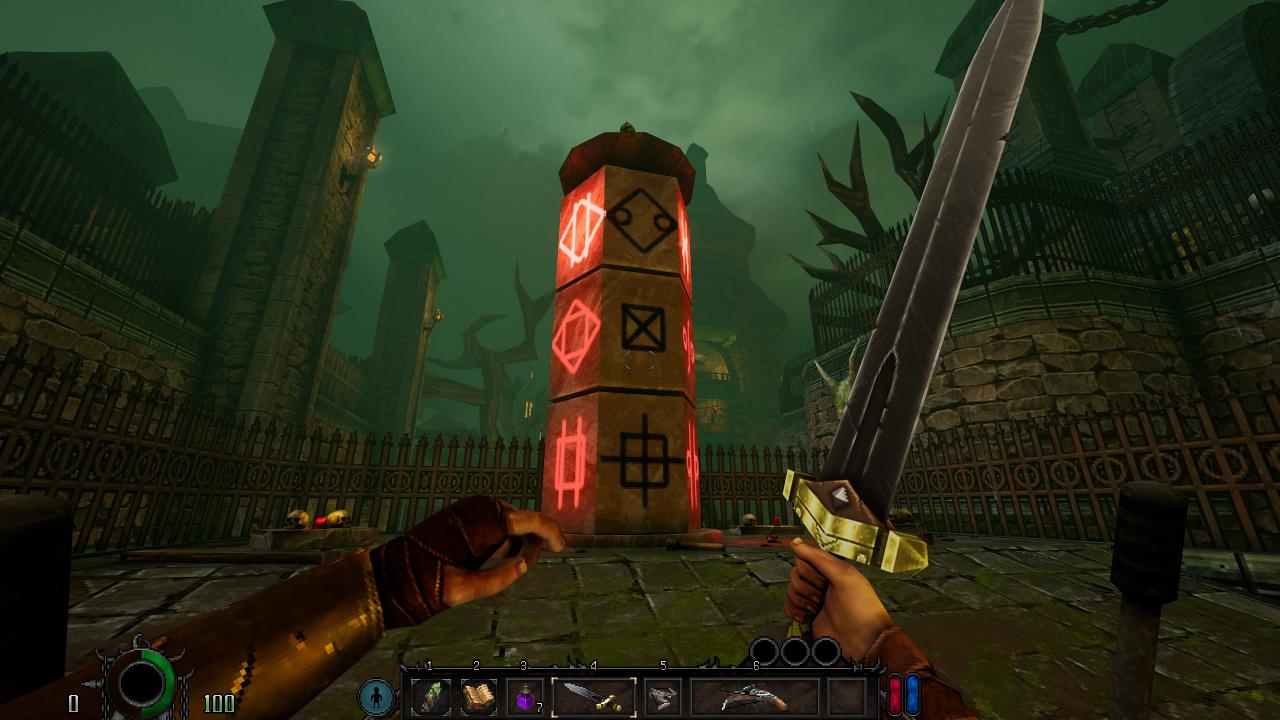
Task: Use the purple potion in slot 3
Action: click(525, 697)
